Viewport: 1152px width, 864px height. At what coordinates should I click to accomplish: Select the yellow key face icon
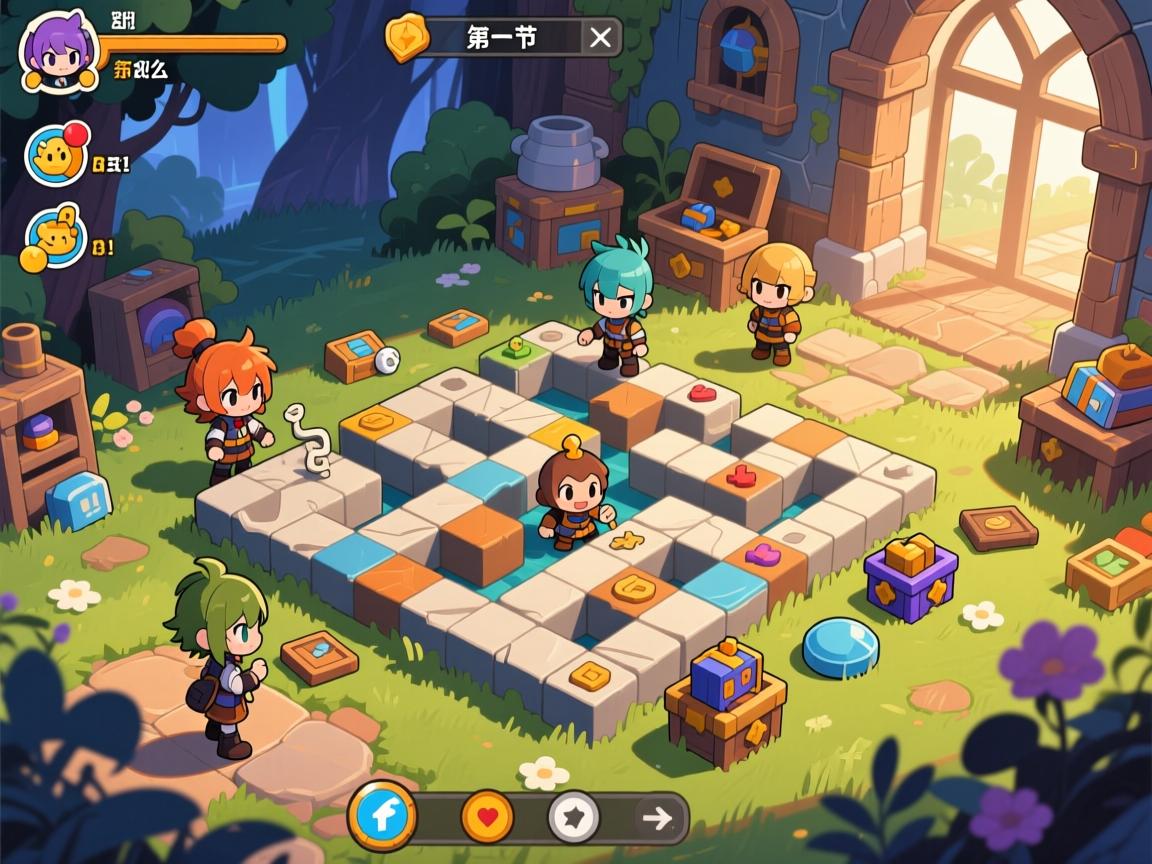coord(56,240)
